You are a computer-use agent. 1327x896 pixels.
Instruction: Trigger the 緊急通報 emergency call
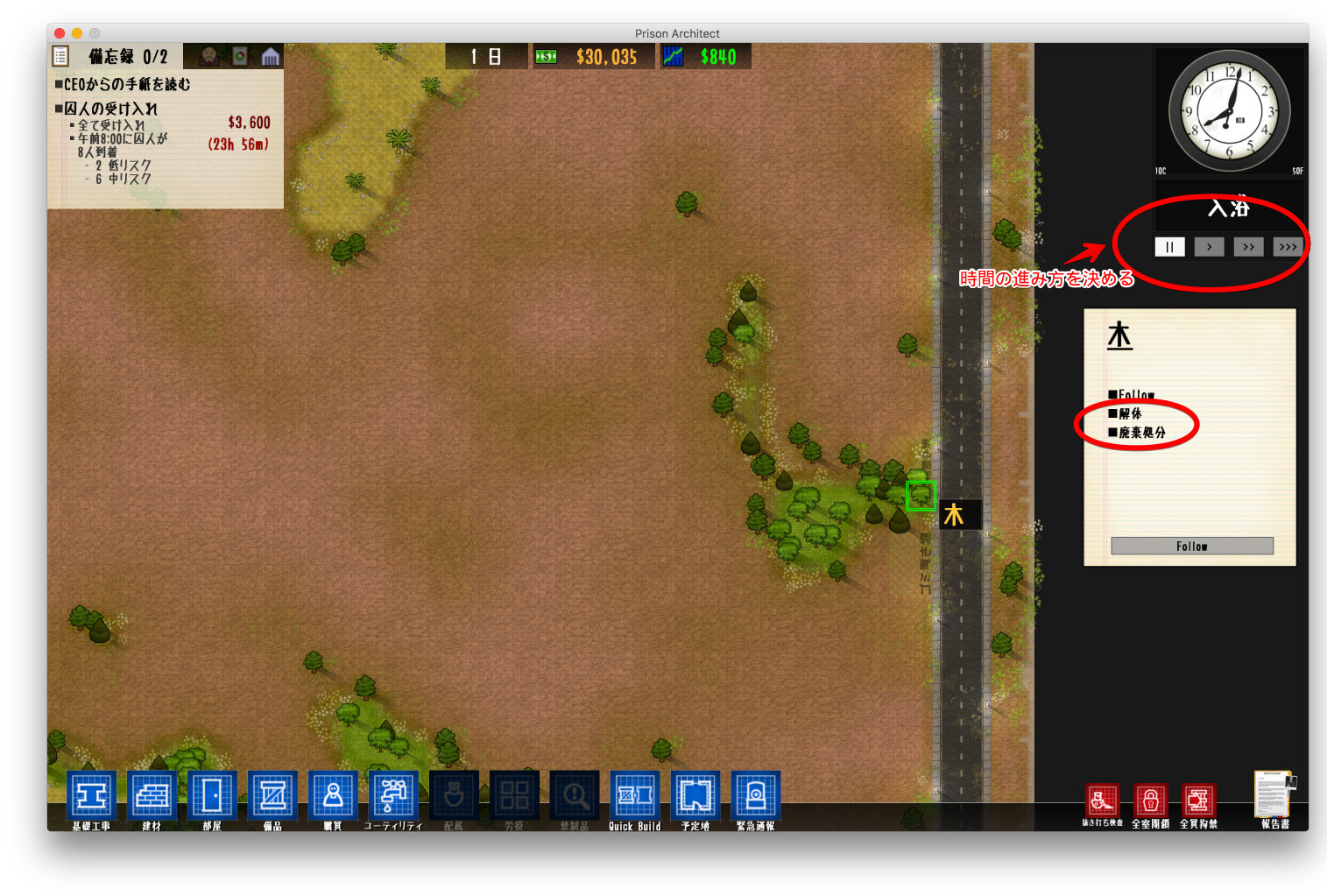pyautogui.click(x=756, y=796)
